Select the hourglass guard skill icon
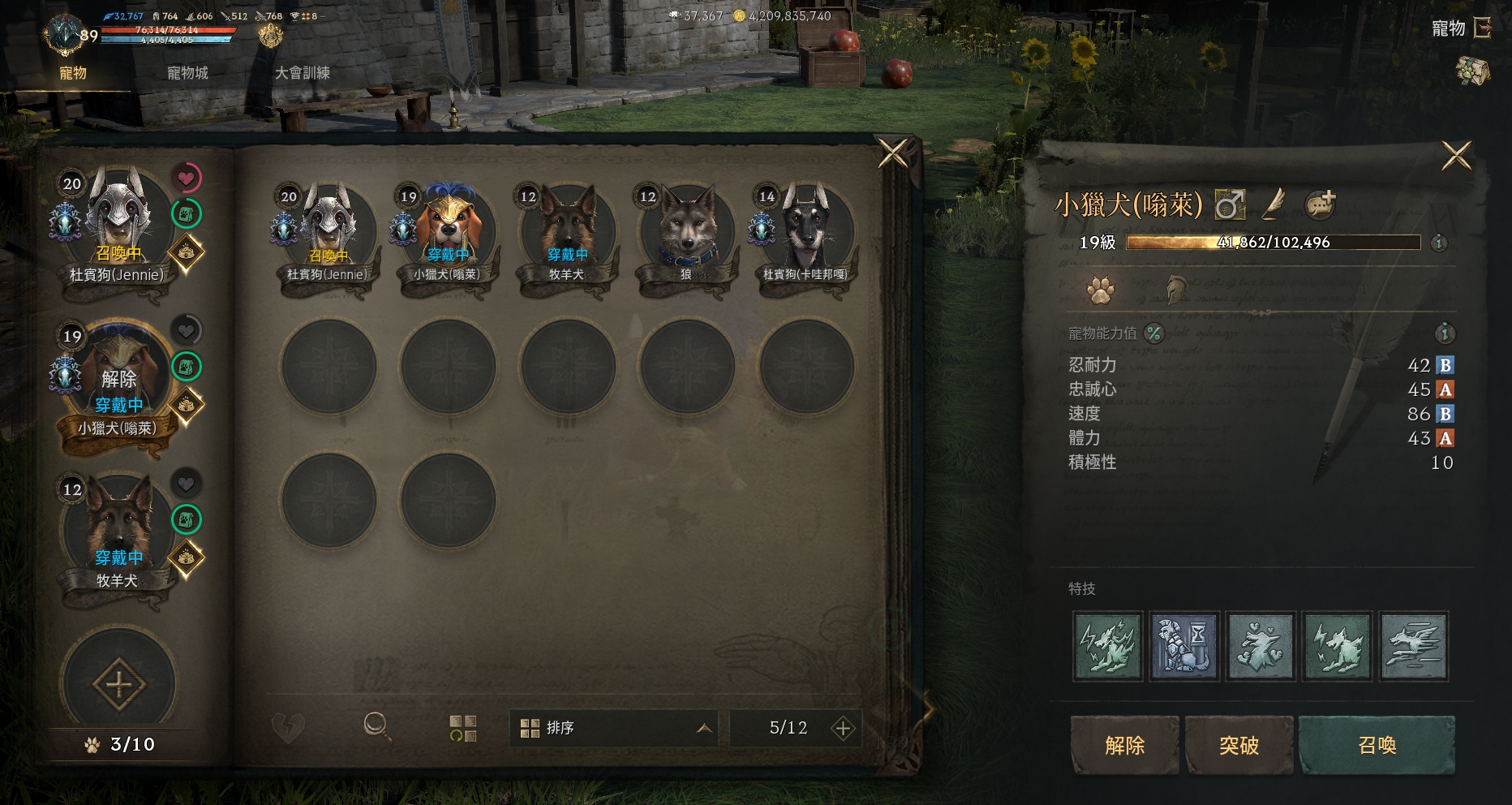This screenshot has width=1512, height=805. 1184,646
